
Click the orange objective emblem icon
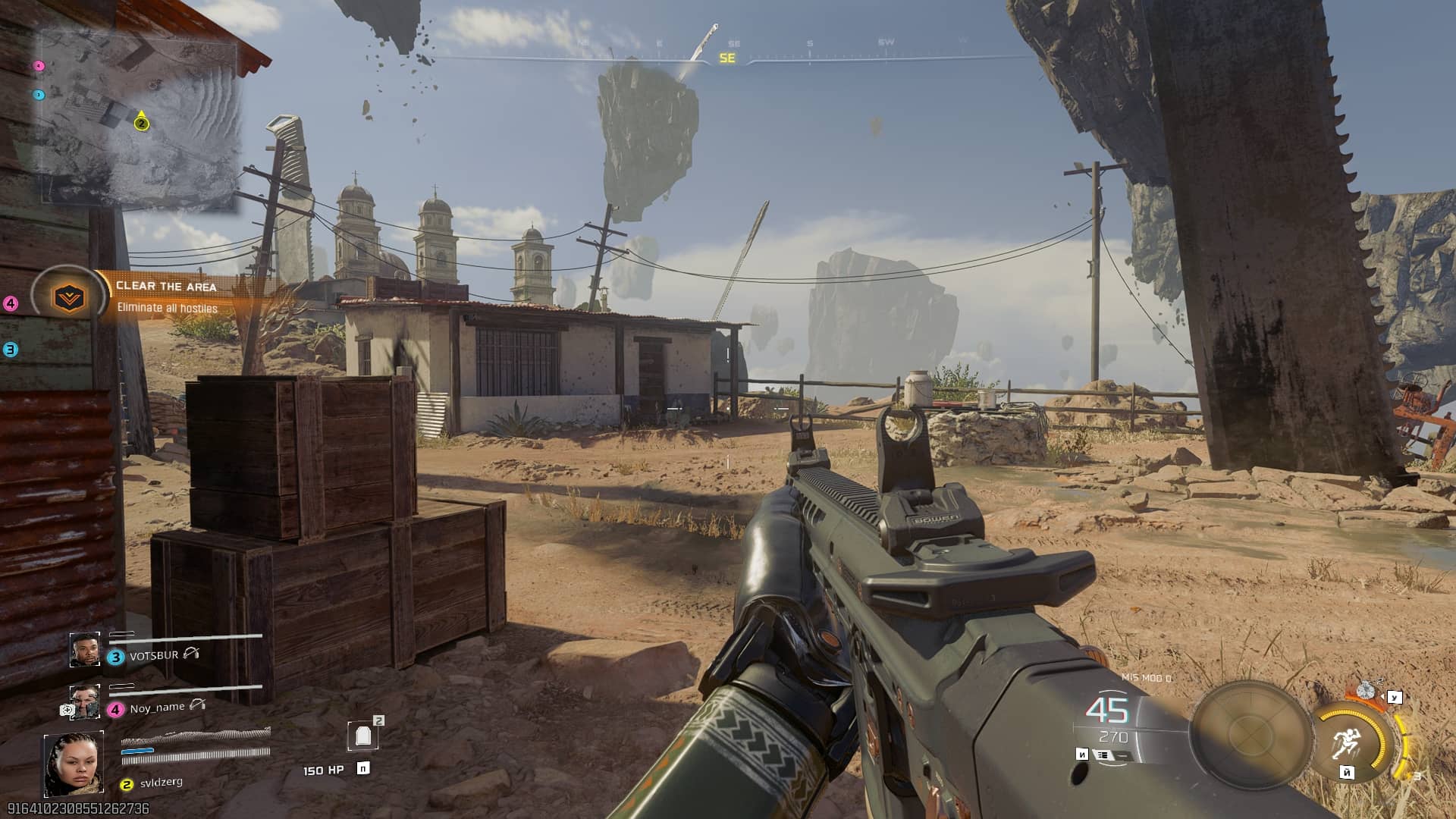[69, 297]
